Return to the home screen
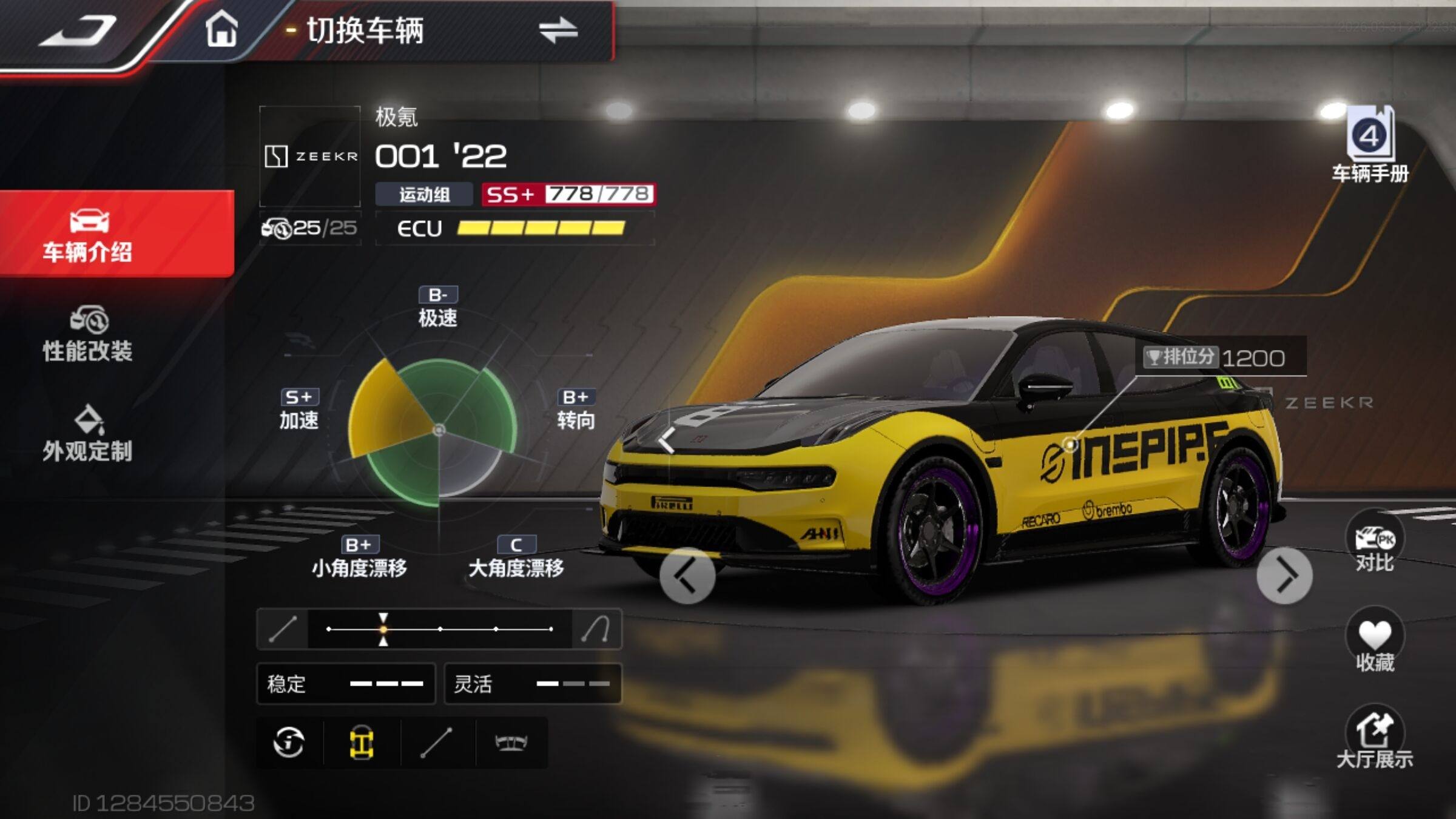 221,29
